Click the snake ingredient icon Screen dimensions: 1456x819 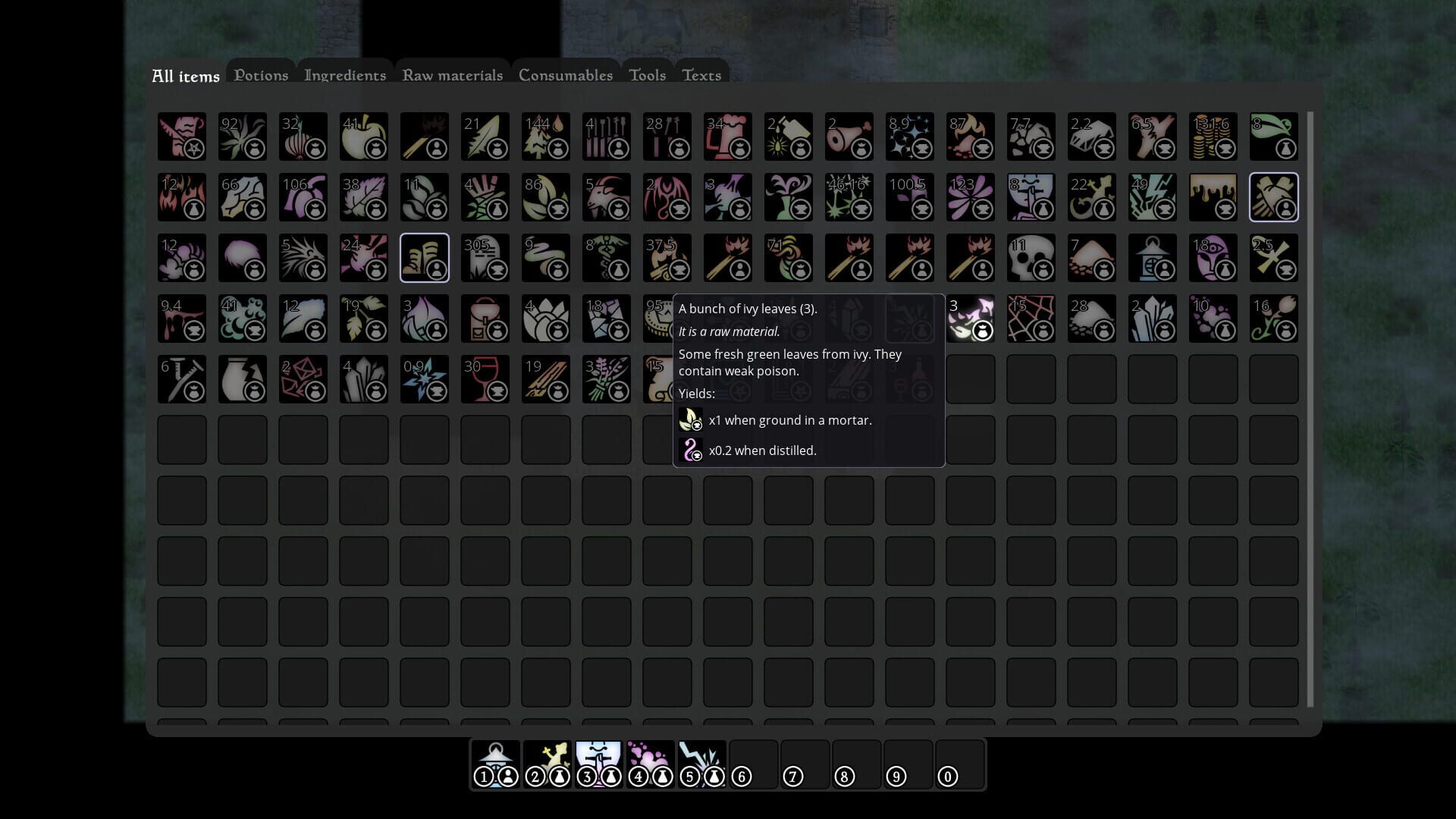click(546, 258)
